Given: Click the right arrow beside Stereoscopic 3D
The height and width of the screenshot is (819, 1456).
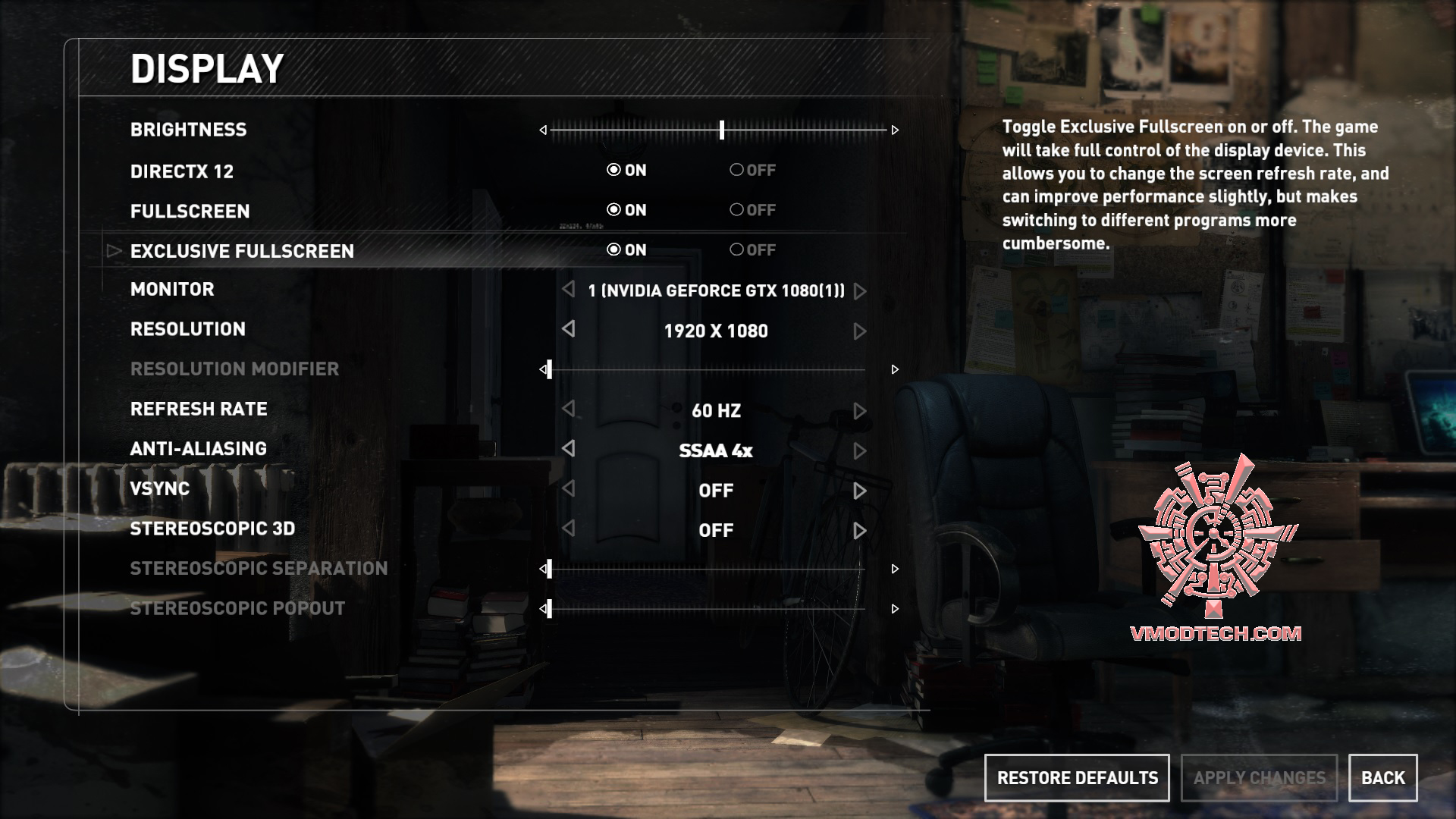Looking at the screenshot, I should (859, 530).
